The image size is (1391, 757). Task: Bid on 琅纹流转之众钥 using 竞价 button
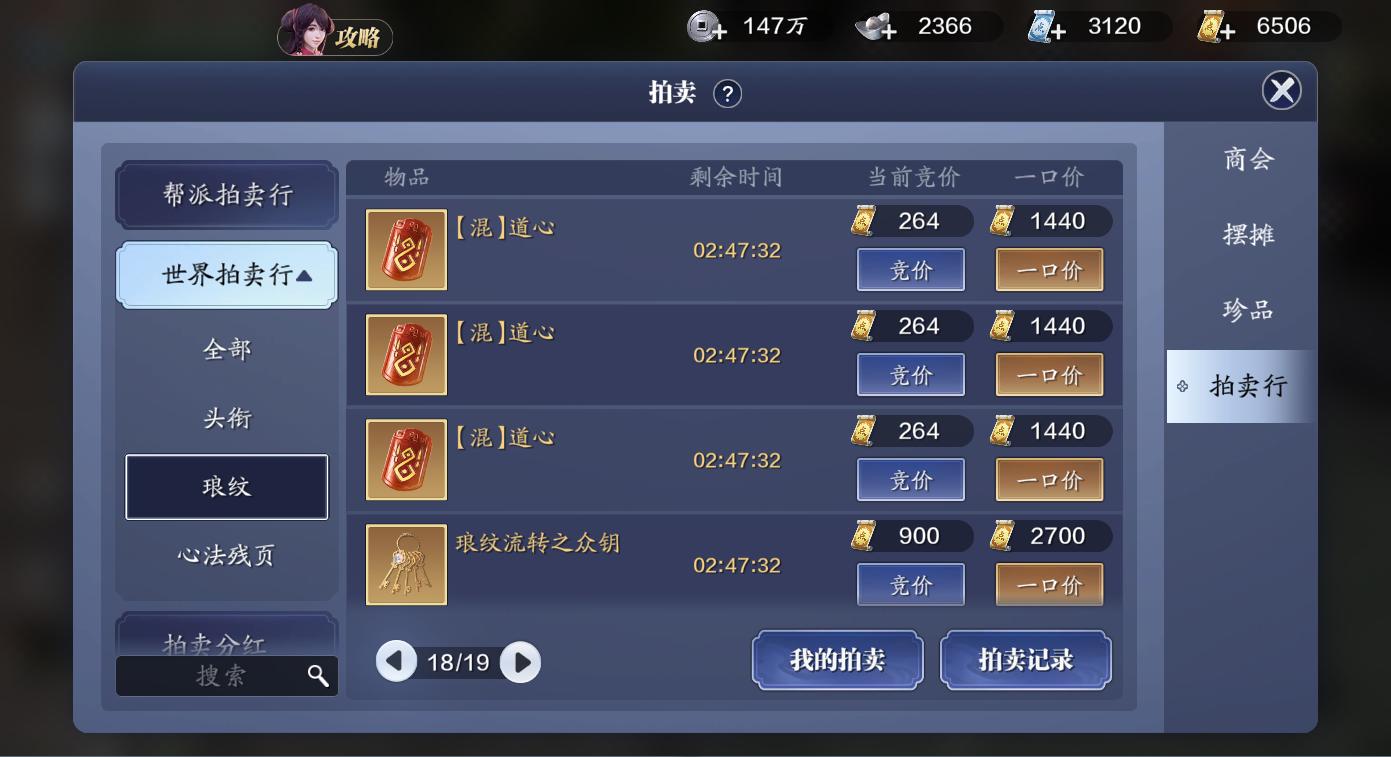pos(910,585)
